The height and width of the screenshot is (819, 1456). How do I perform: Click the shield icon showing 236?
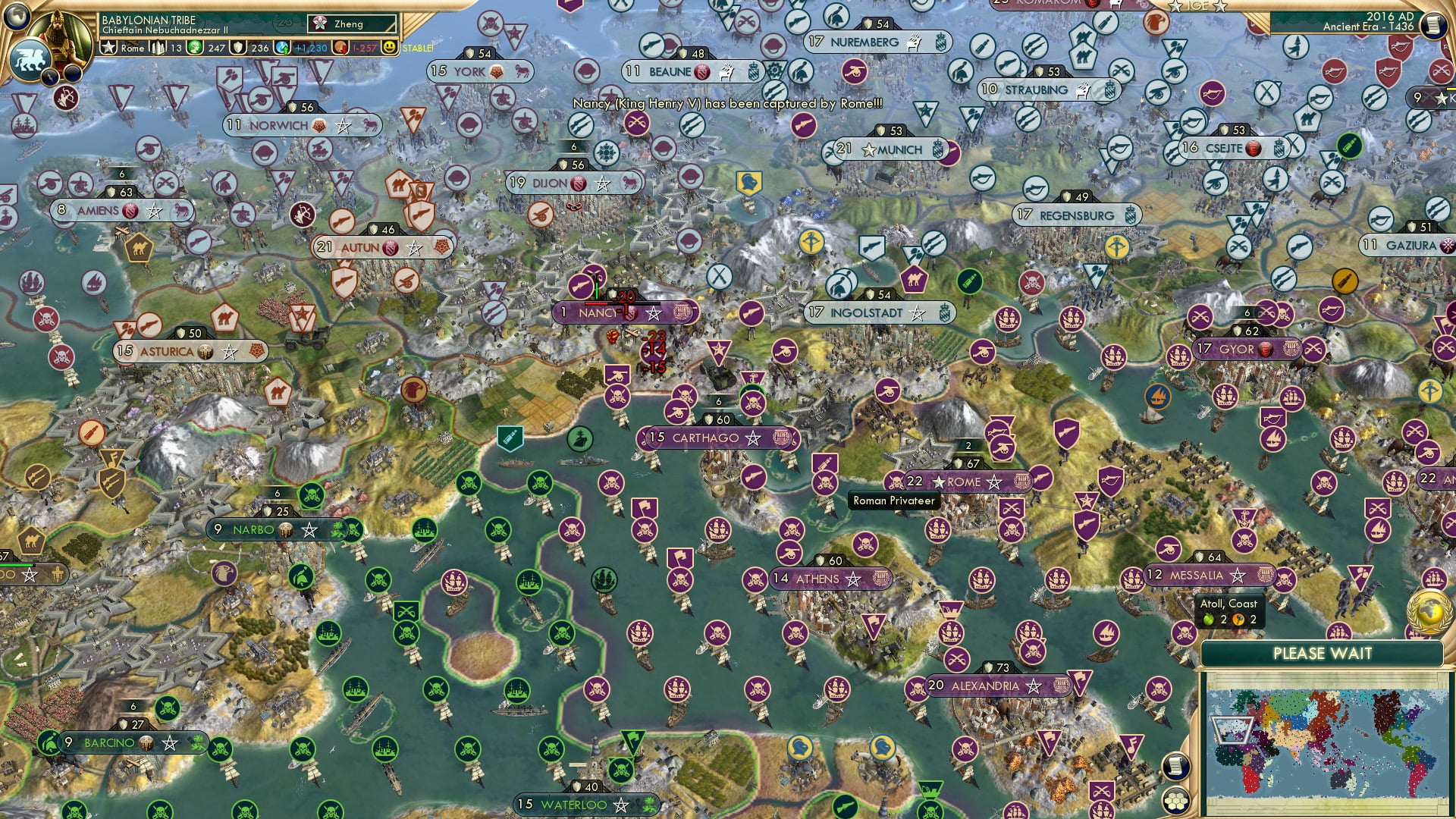tap(237, 47)
